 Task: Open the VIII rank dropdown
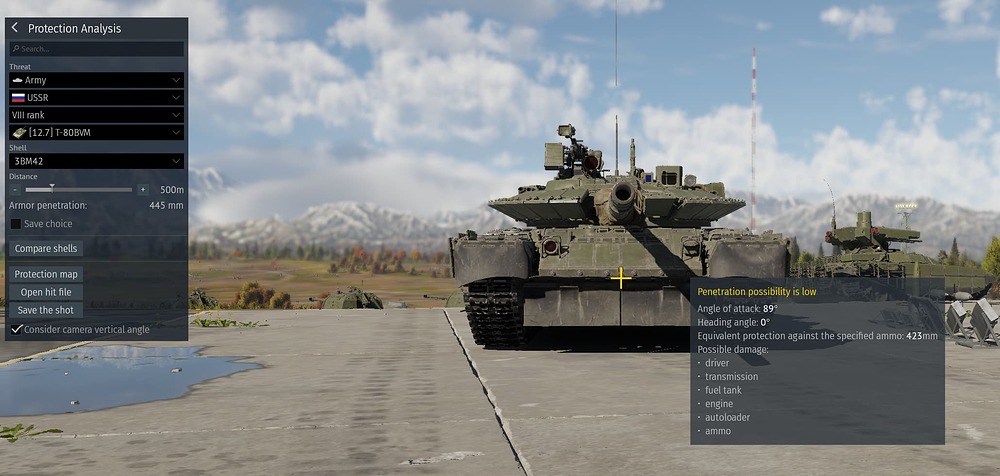coord(96,115)
